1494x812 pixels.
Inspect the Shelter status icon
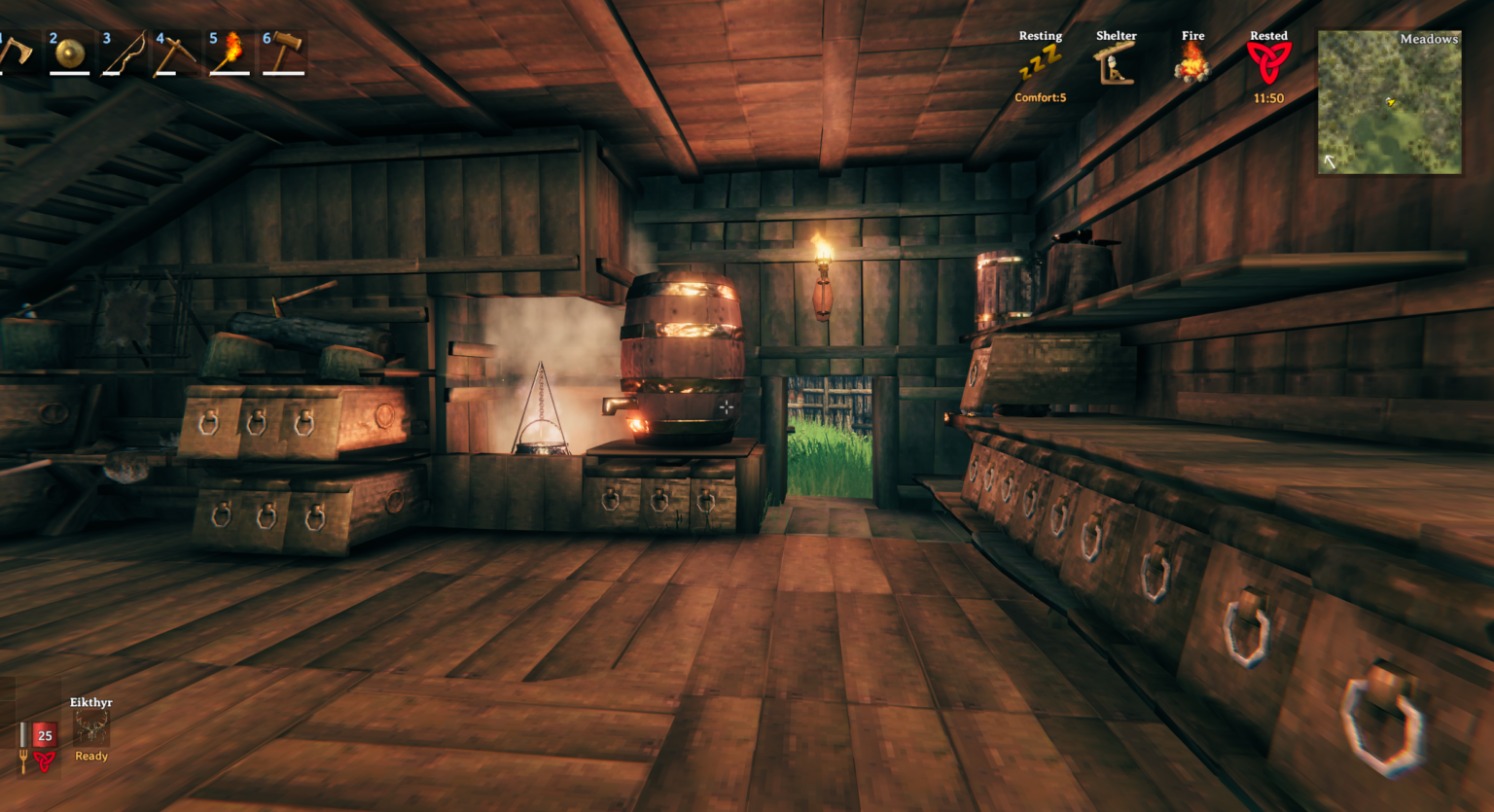pyautogui.click(x=1116, y=65)
